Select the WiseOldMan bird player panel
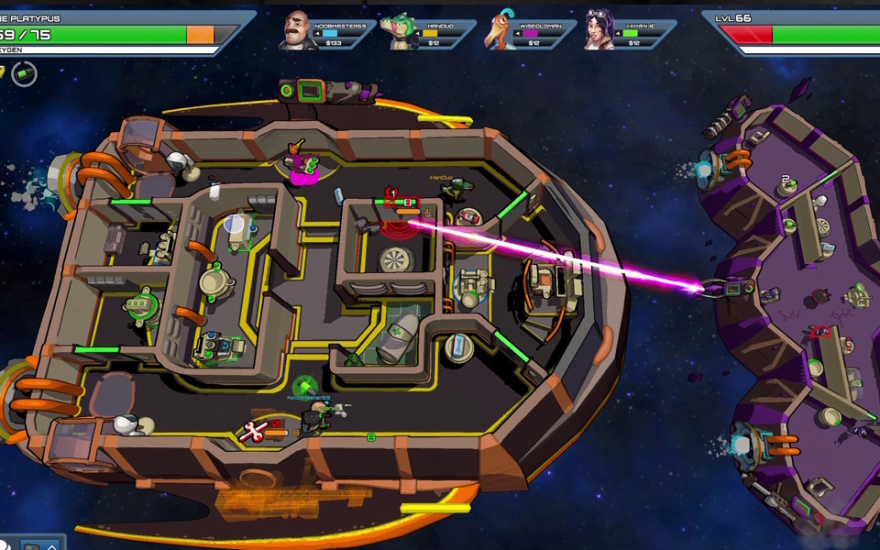 click(528, 32)
